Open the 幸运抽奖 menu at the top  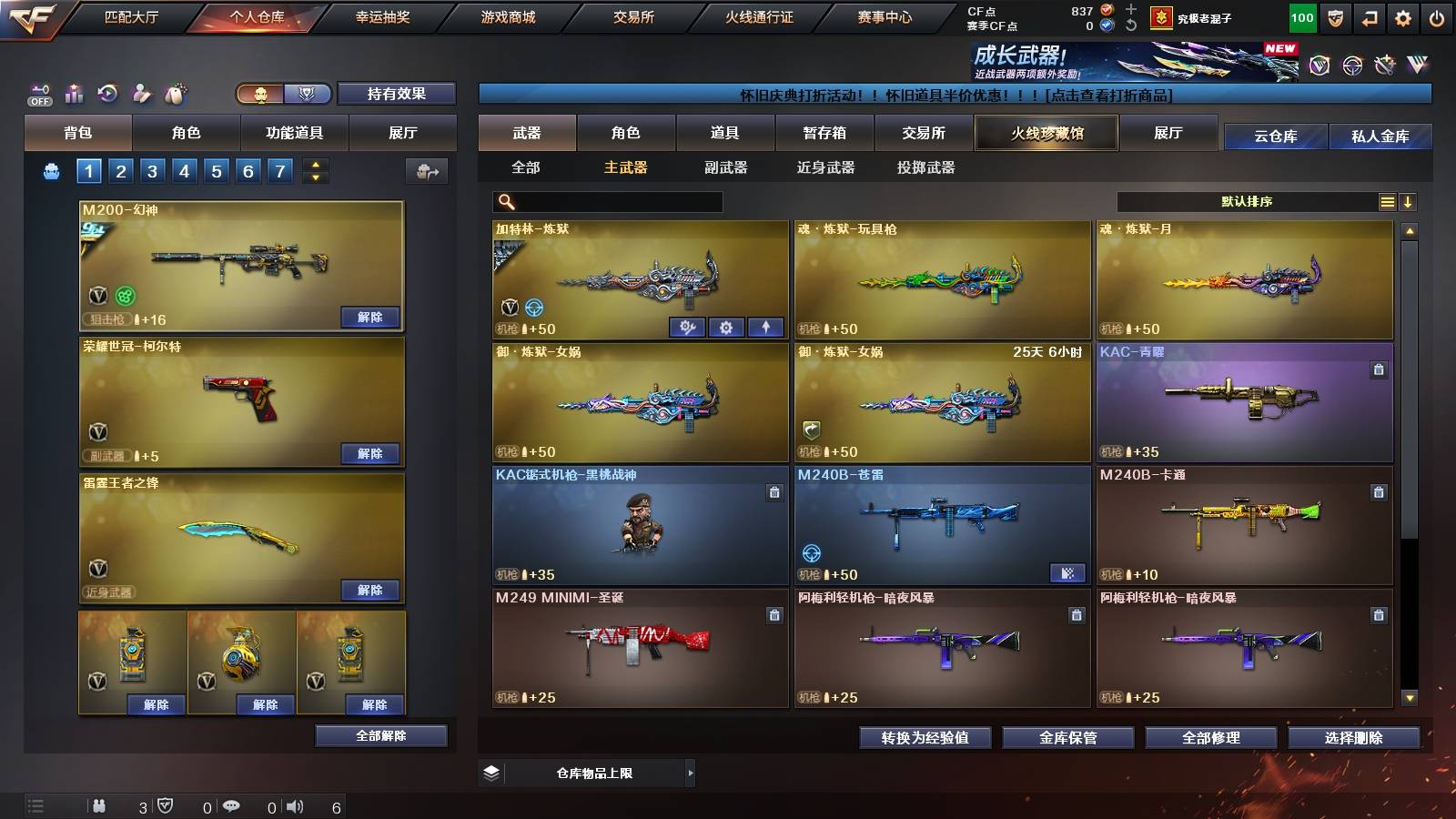tap(383, 15)
